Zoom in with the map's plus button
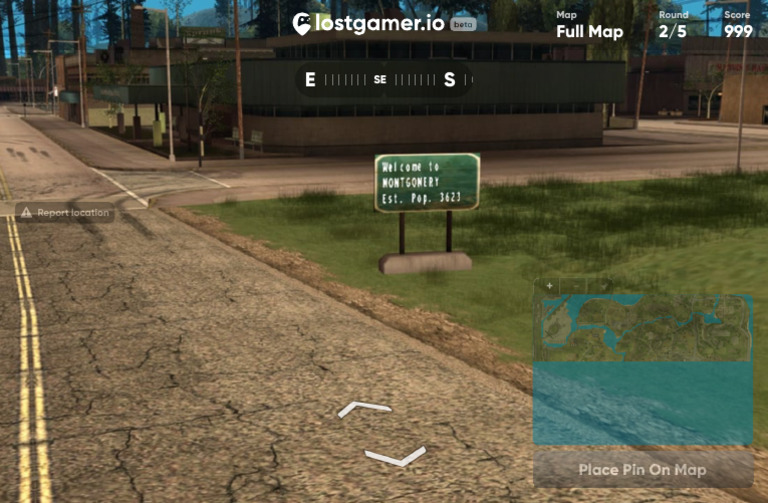The width and height of the screenshot is (768, 503). point(548,286)
